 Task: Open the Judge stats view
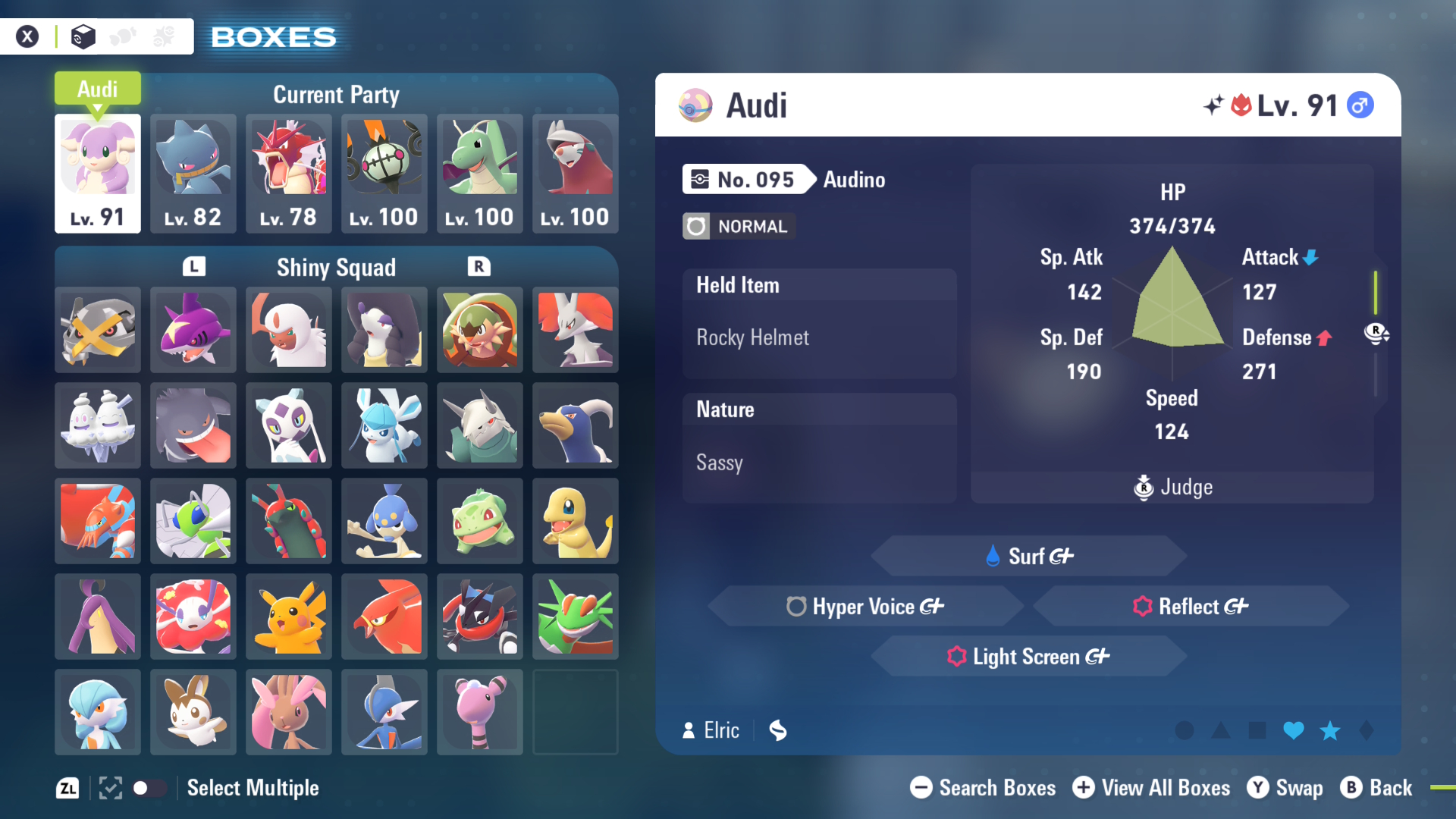(1173, 487)
